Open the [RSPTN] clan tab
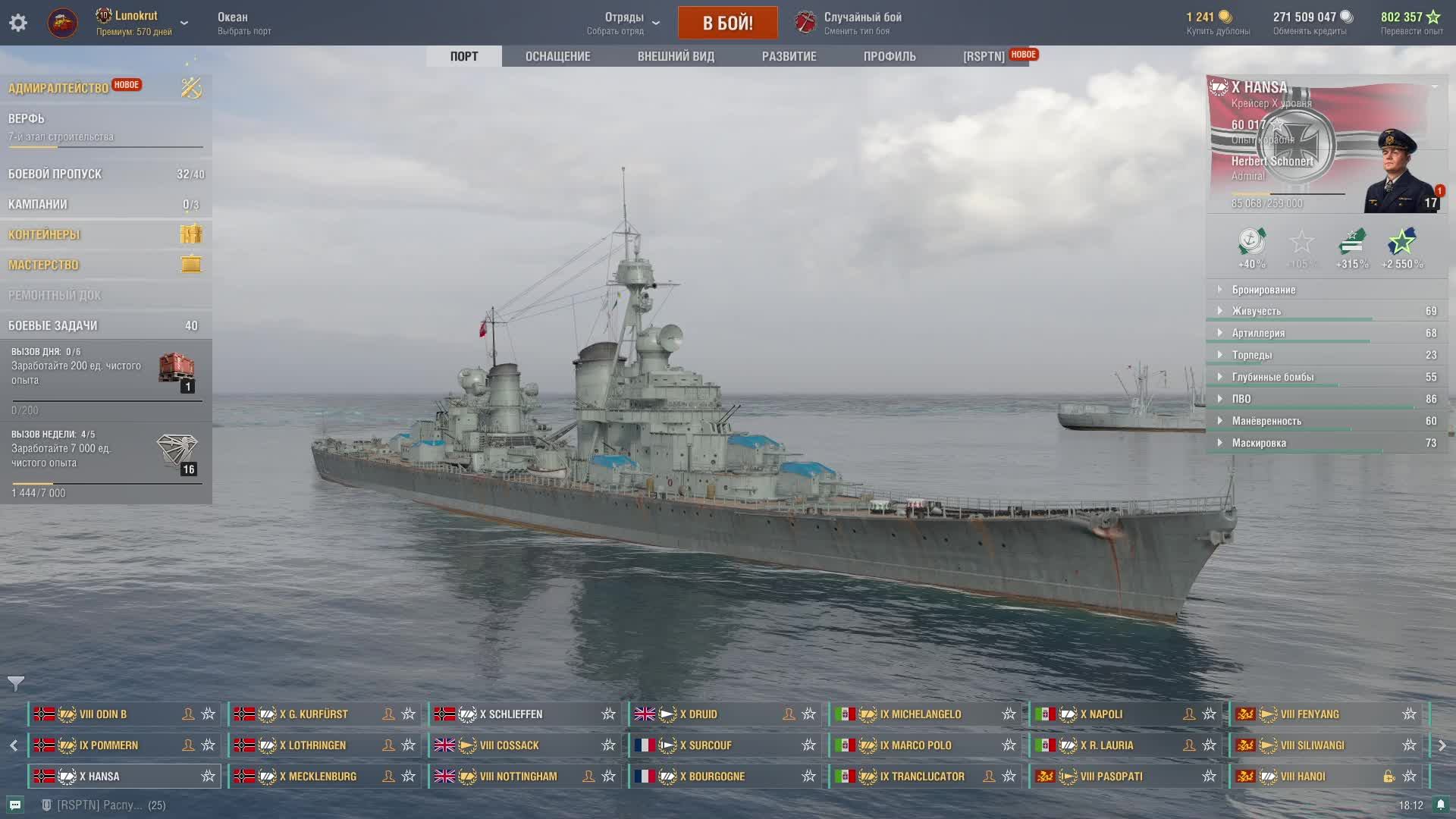The image size is (1456, 819). click(x=984, y=56)
